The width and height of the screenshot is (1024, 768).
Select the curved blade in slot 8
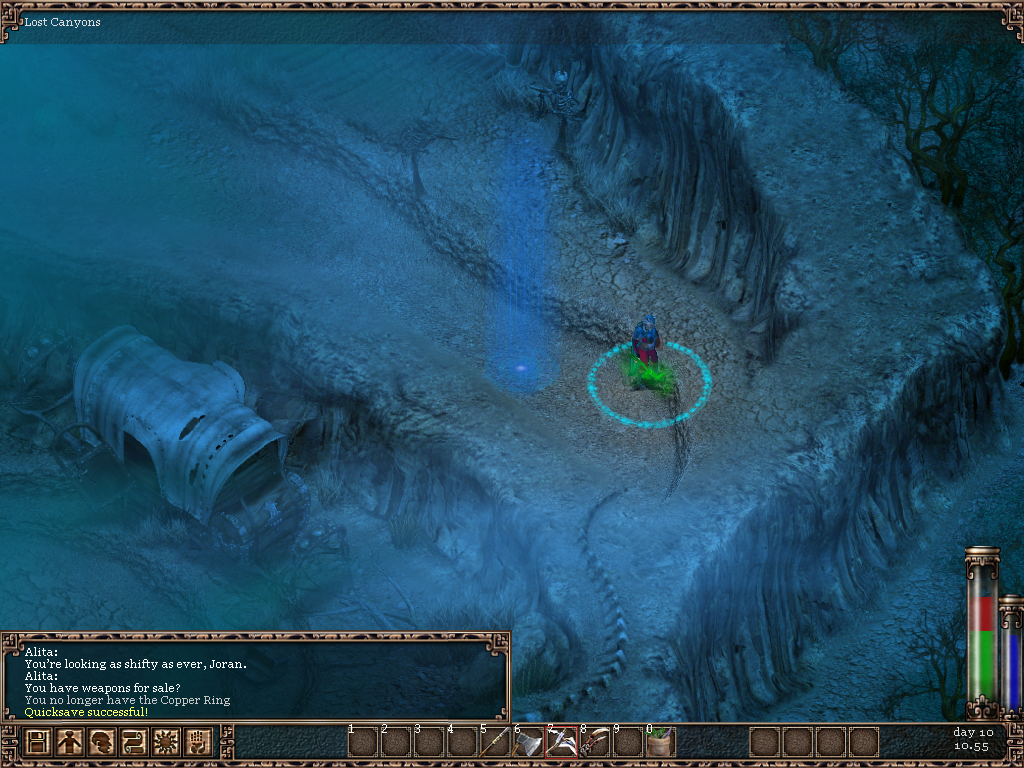pyautogui.click(x=594, y=743)
